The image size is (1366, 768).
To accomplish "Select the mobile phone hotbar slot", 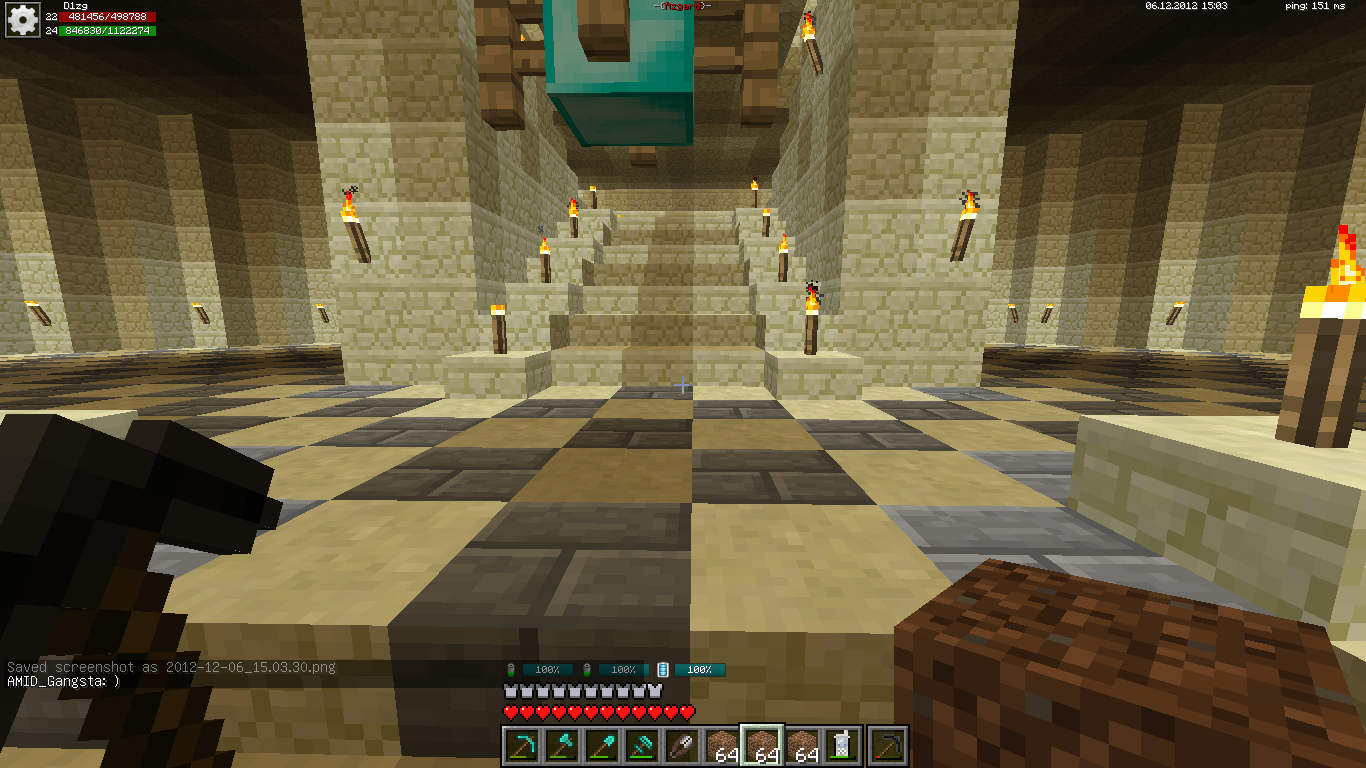I will pos(842,745).
